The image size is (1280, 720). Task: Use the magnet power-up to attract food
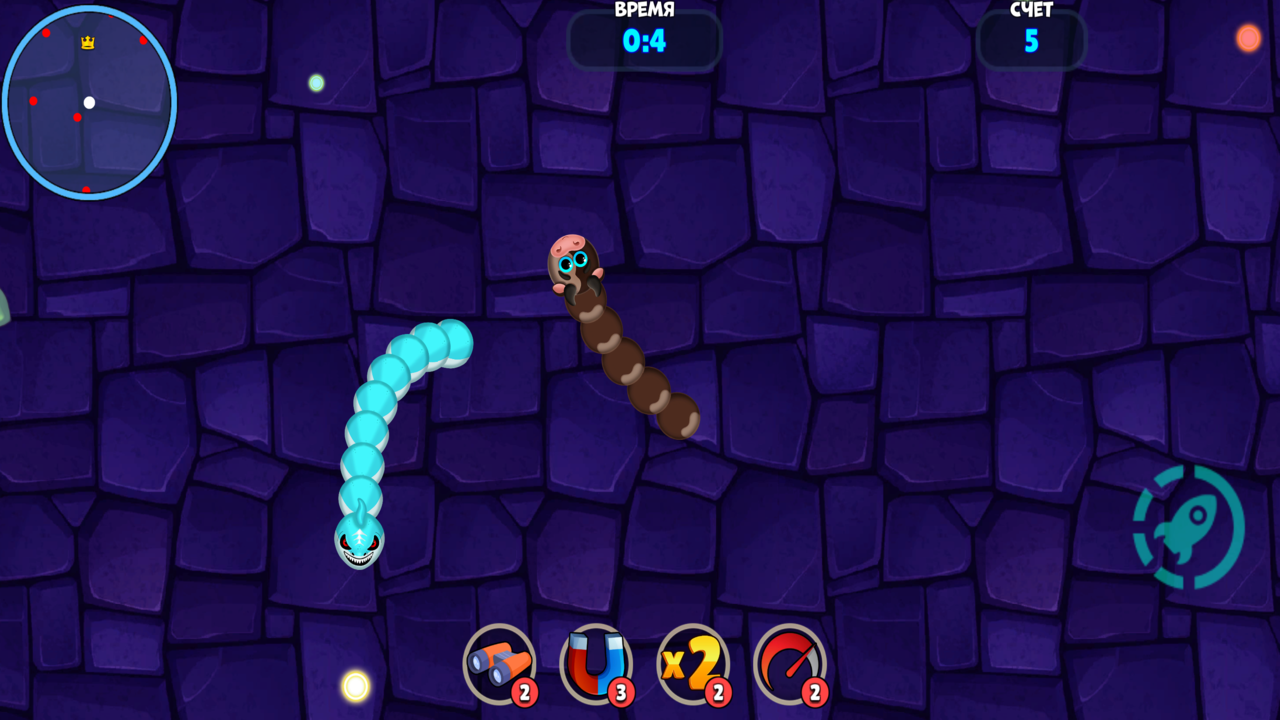(594, 663)
